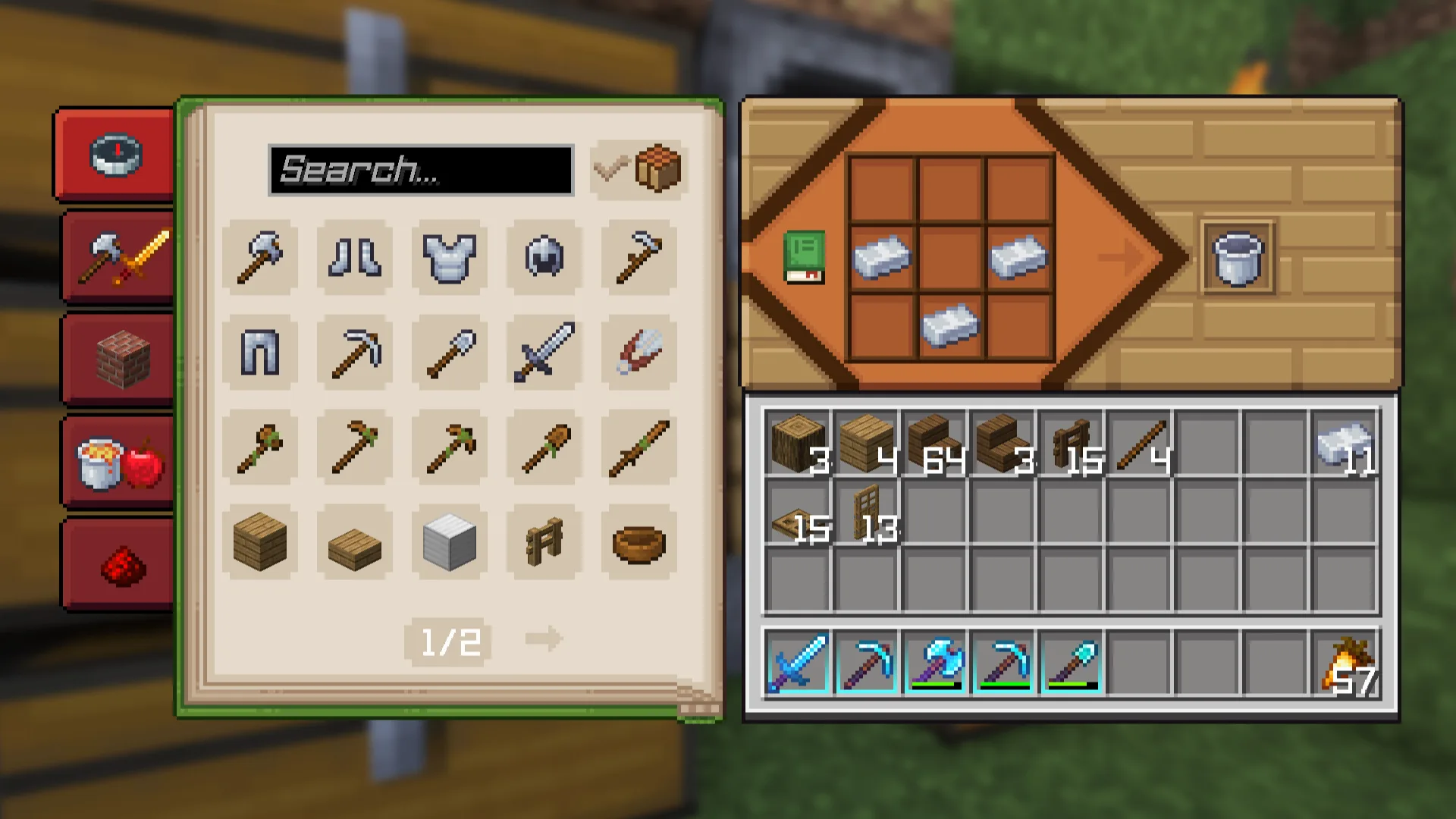Viewport: 1456px width, 819px height.
Task: Select the iron ingot stack of 11
Action: coord(1344,444)
